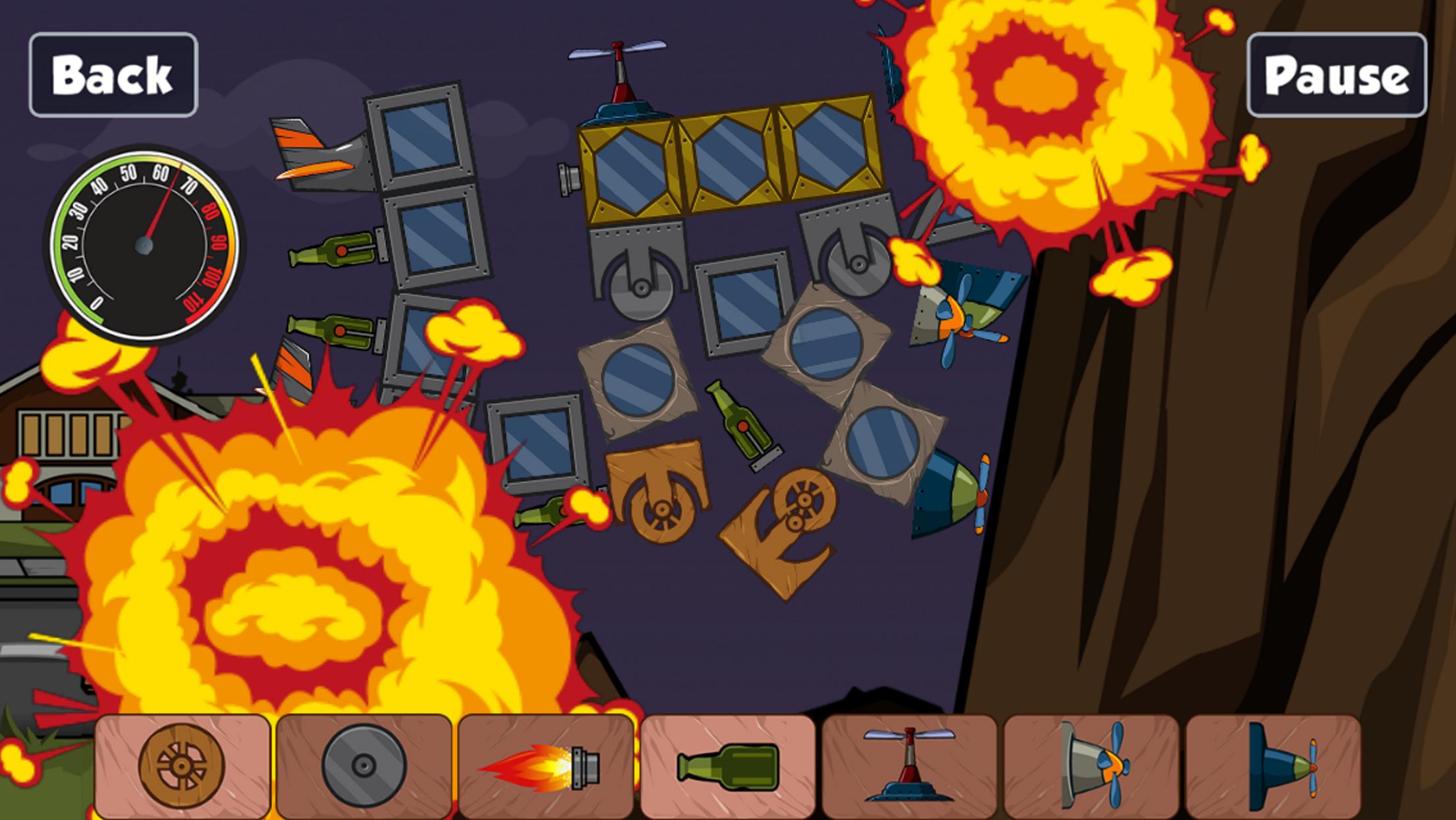Click the Back button
The width and height of the screenshot is (1456, 820).
113,76
